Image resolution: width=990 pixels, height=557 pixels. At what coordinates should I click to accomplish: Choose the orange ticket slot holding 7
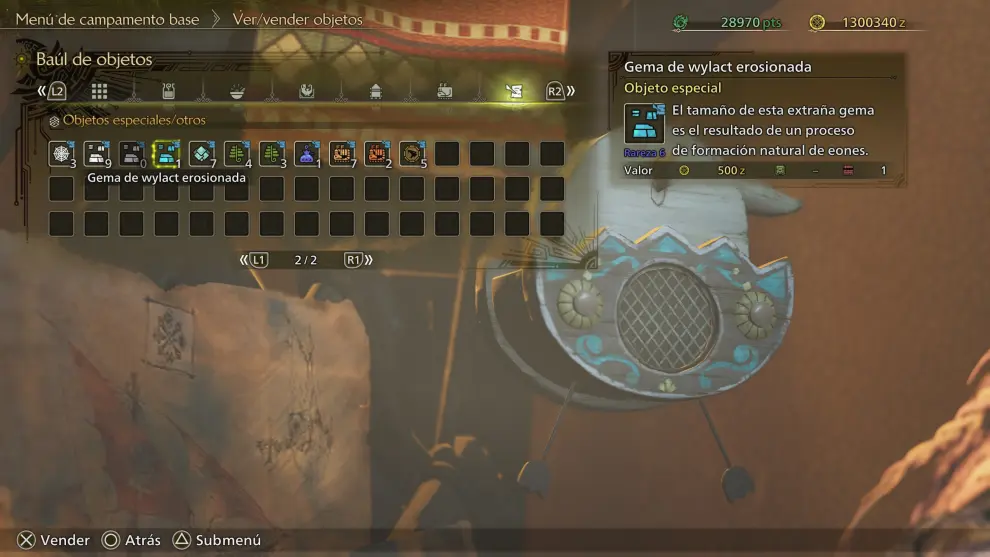pos(341,154)
